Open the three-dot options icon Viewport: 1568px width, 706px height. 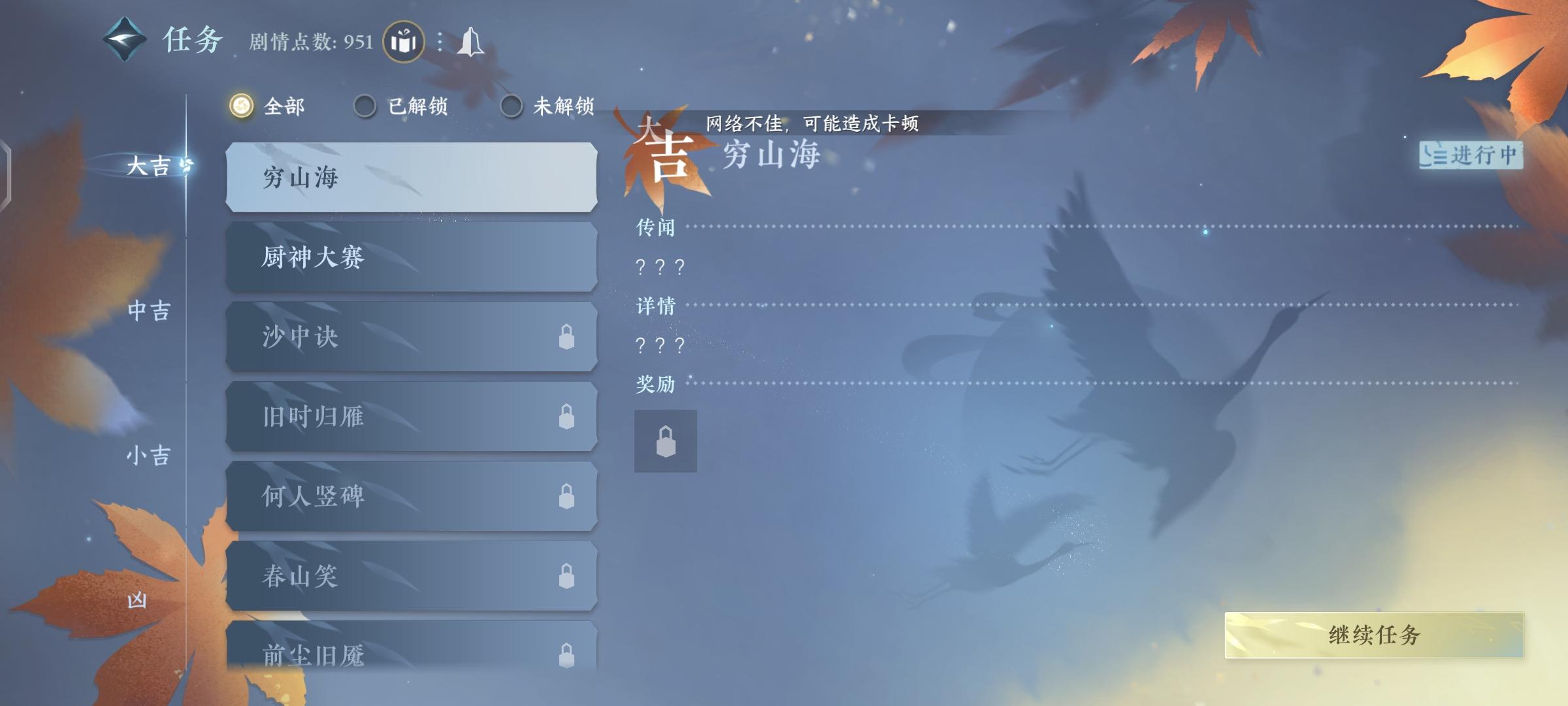click(x=439, y=42)
